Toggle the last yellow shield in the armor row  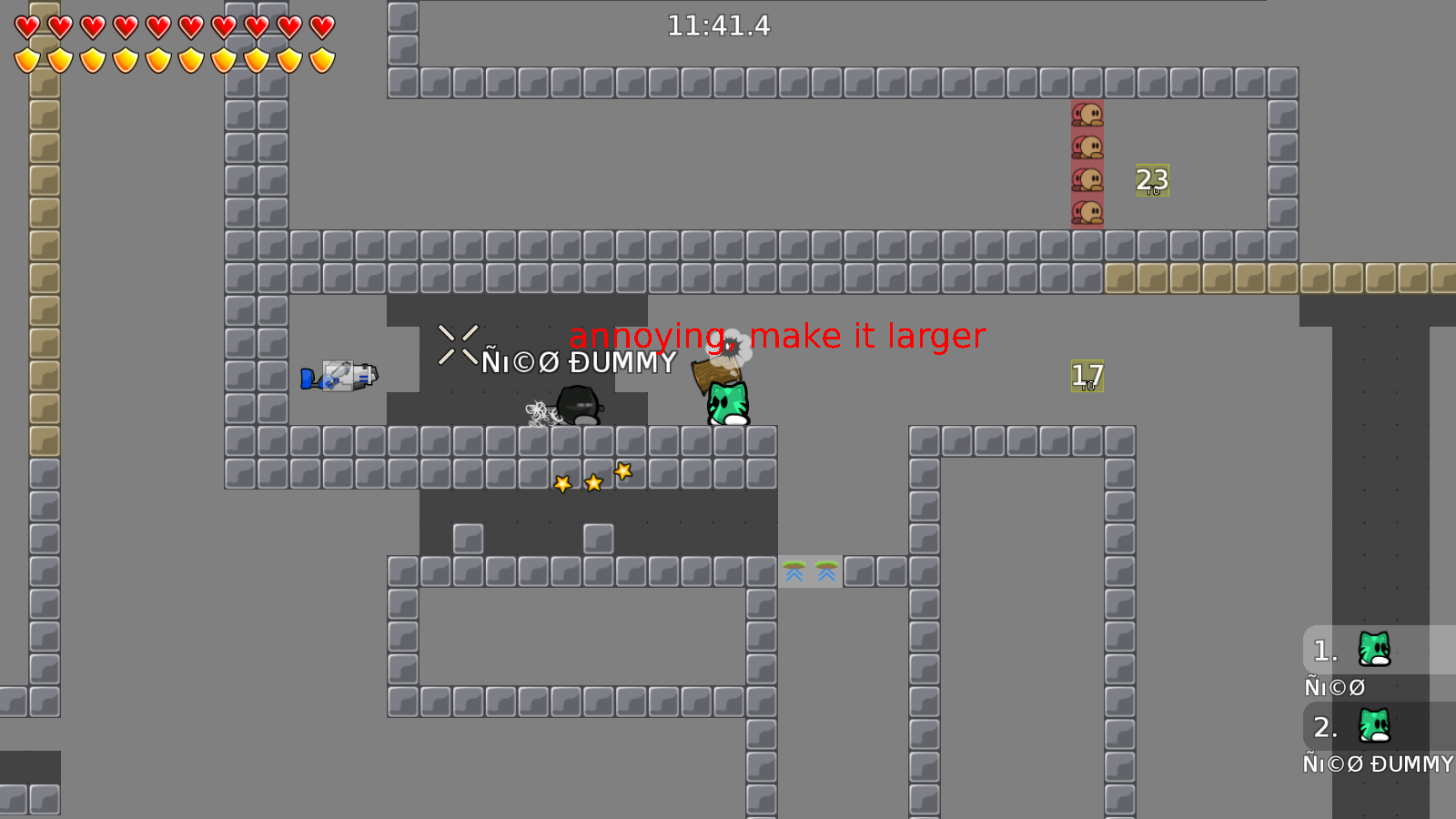click(320, 58)
